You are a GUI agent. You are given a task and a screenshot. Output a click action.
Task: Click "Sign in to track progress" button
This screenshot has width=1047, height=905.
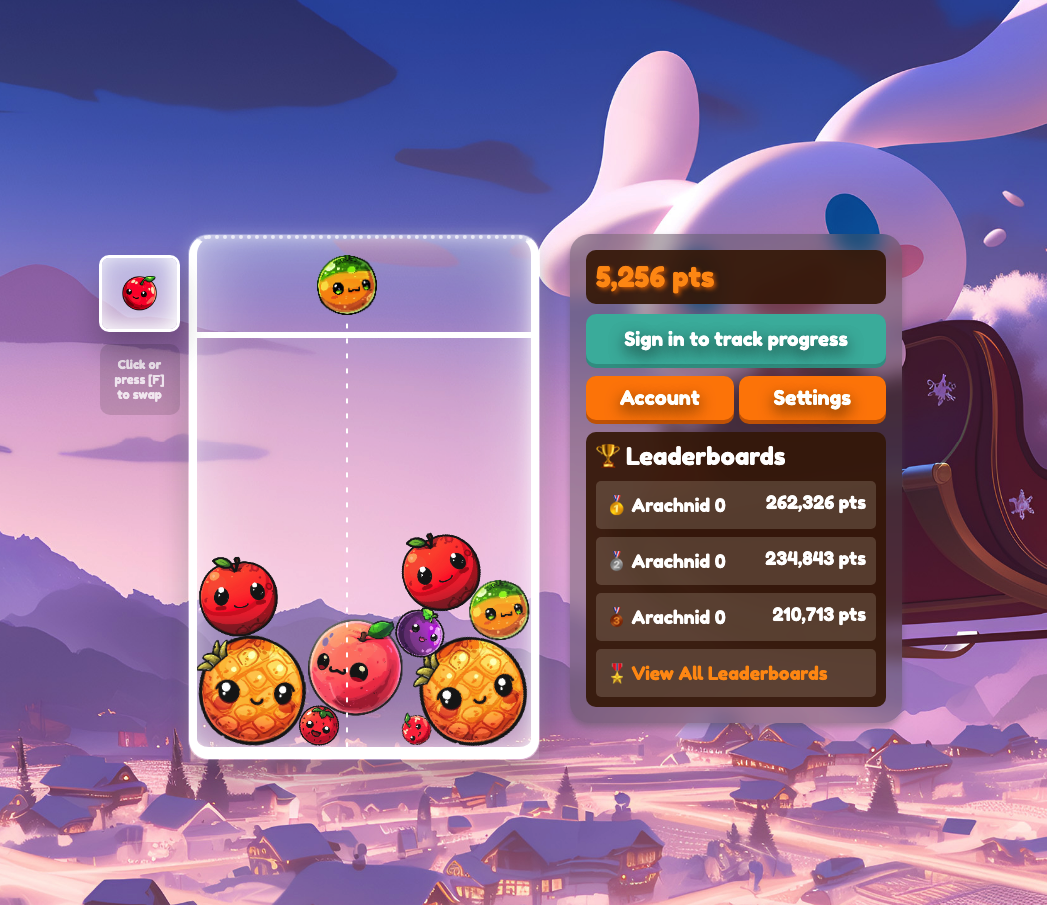tap(735, 340)
